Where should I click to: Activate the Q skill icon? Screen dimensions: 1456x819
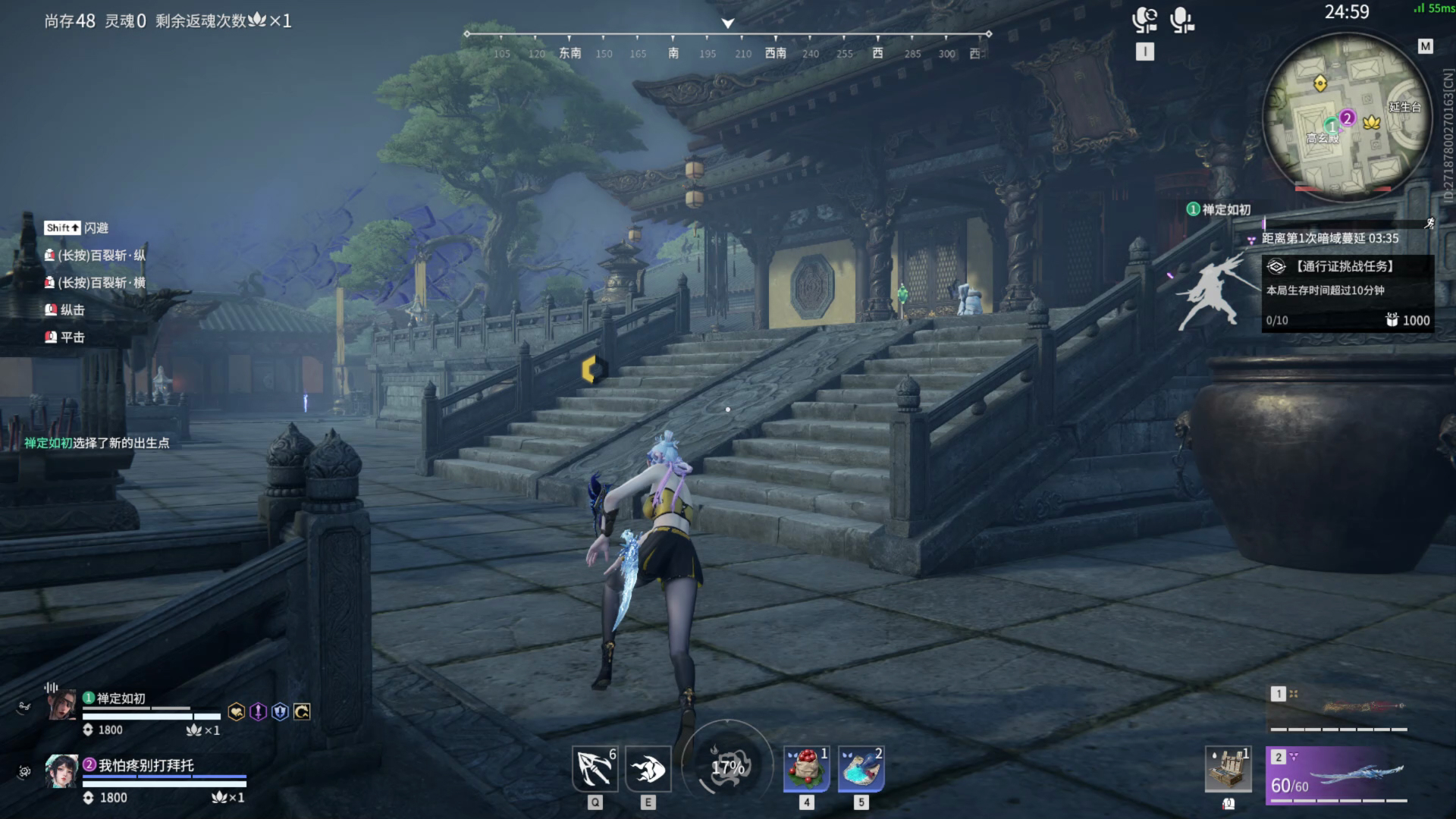[595, 768]
